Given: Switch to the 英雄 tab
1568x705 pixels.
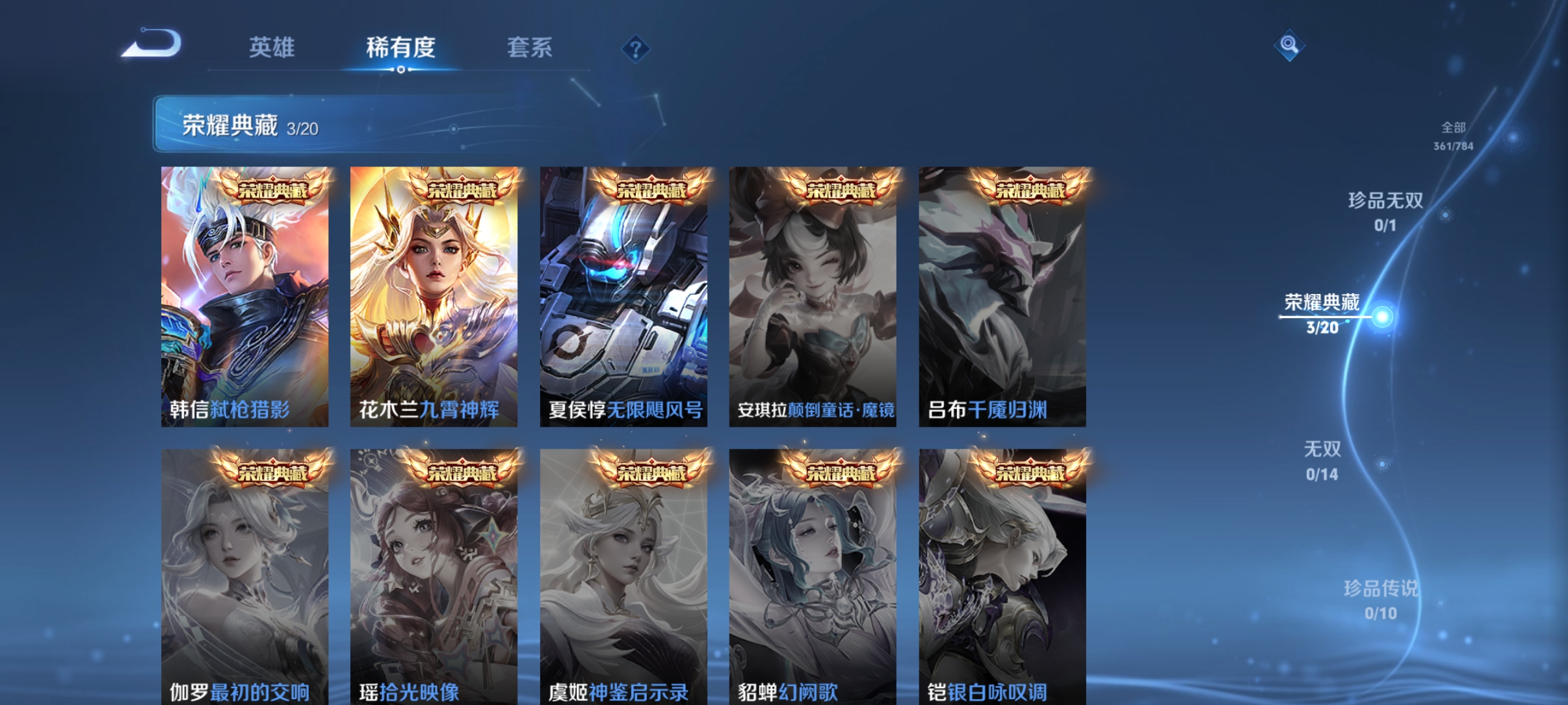Looking at the screenshot, I should point(271,47).
